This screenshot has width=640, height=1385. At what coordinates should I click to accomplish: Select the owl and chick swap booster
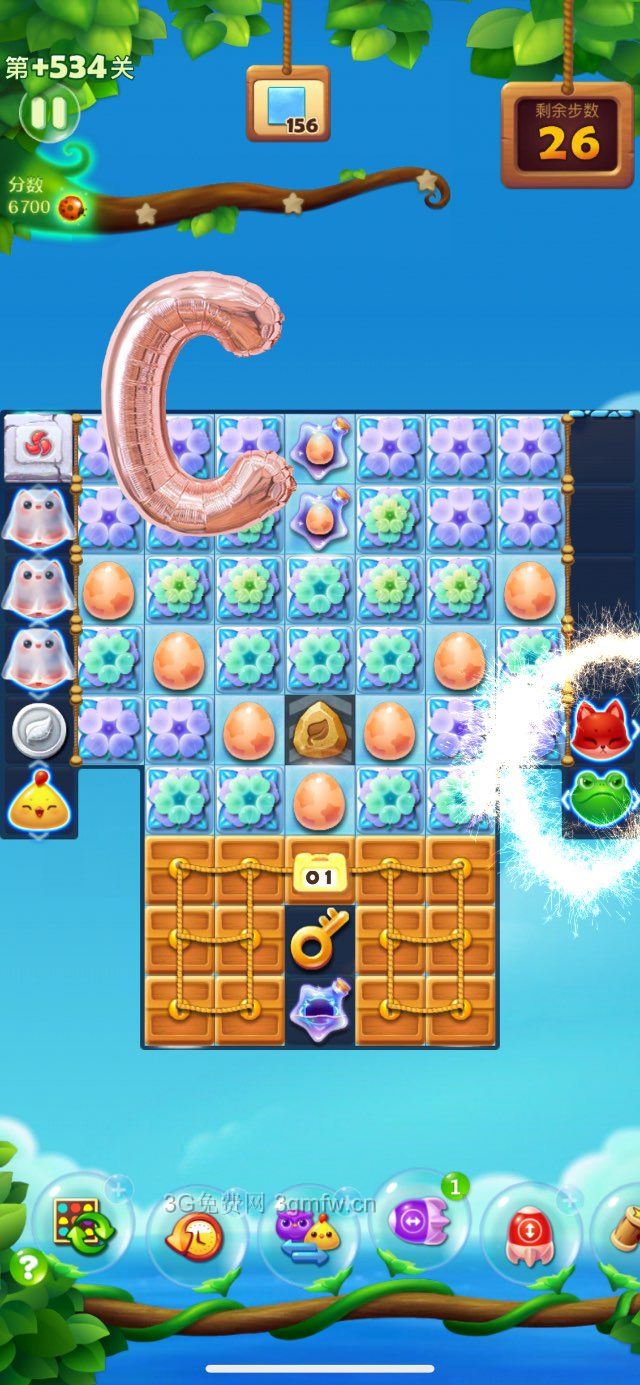click(x=308, y=1234)
